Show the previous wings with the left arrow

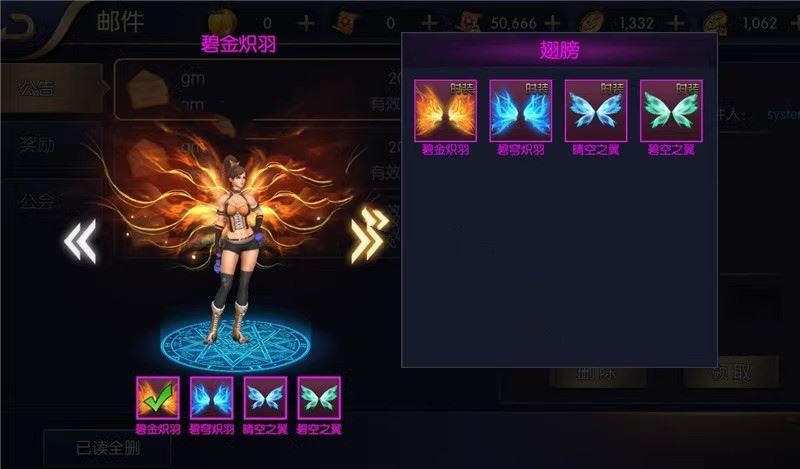click(x=80, y=241)
